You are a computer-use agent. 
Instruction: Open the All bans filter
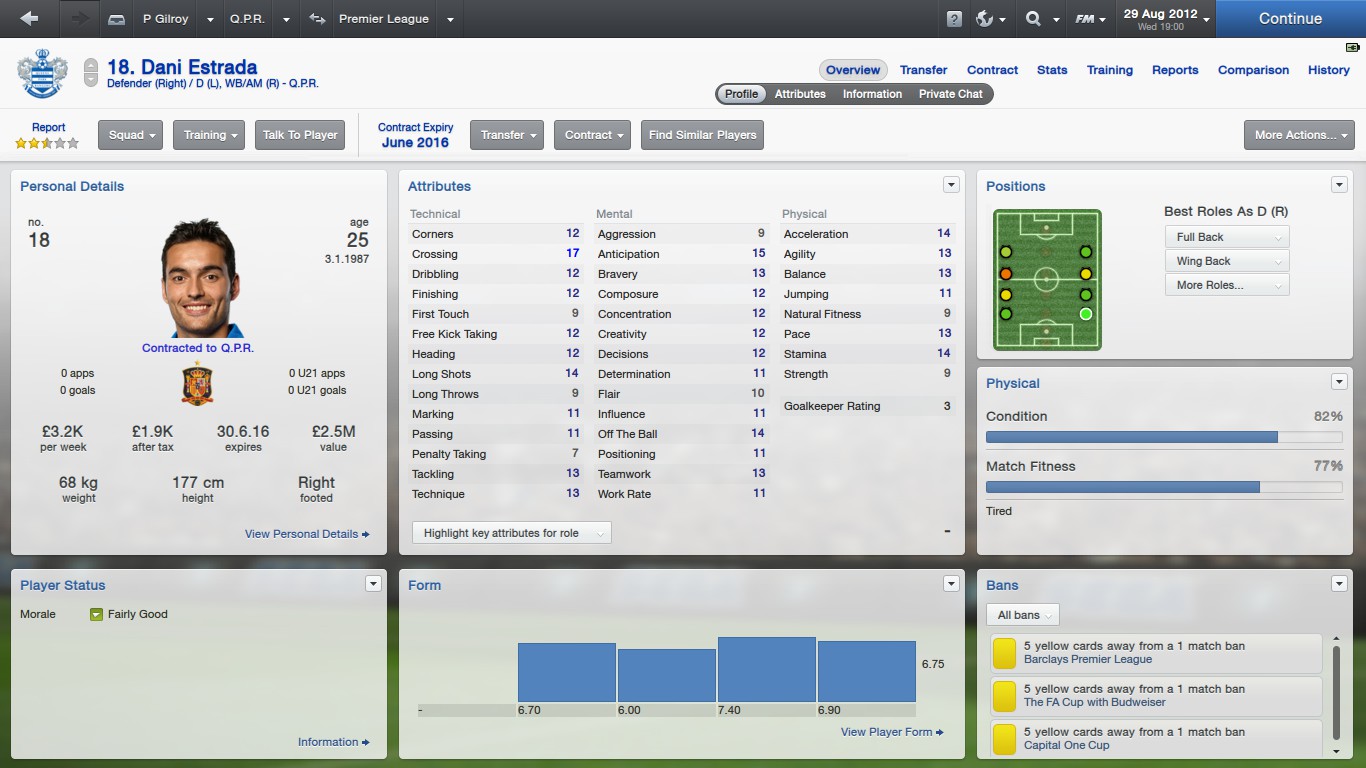(1022, 615)
